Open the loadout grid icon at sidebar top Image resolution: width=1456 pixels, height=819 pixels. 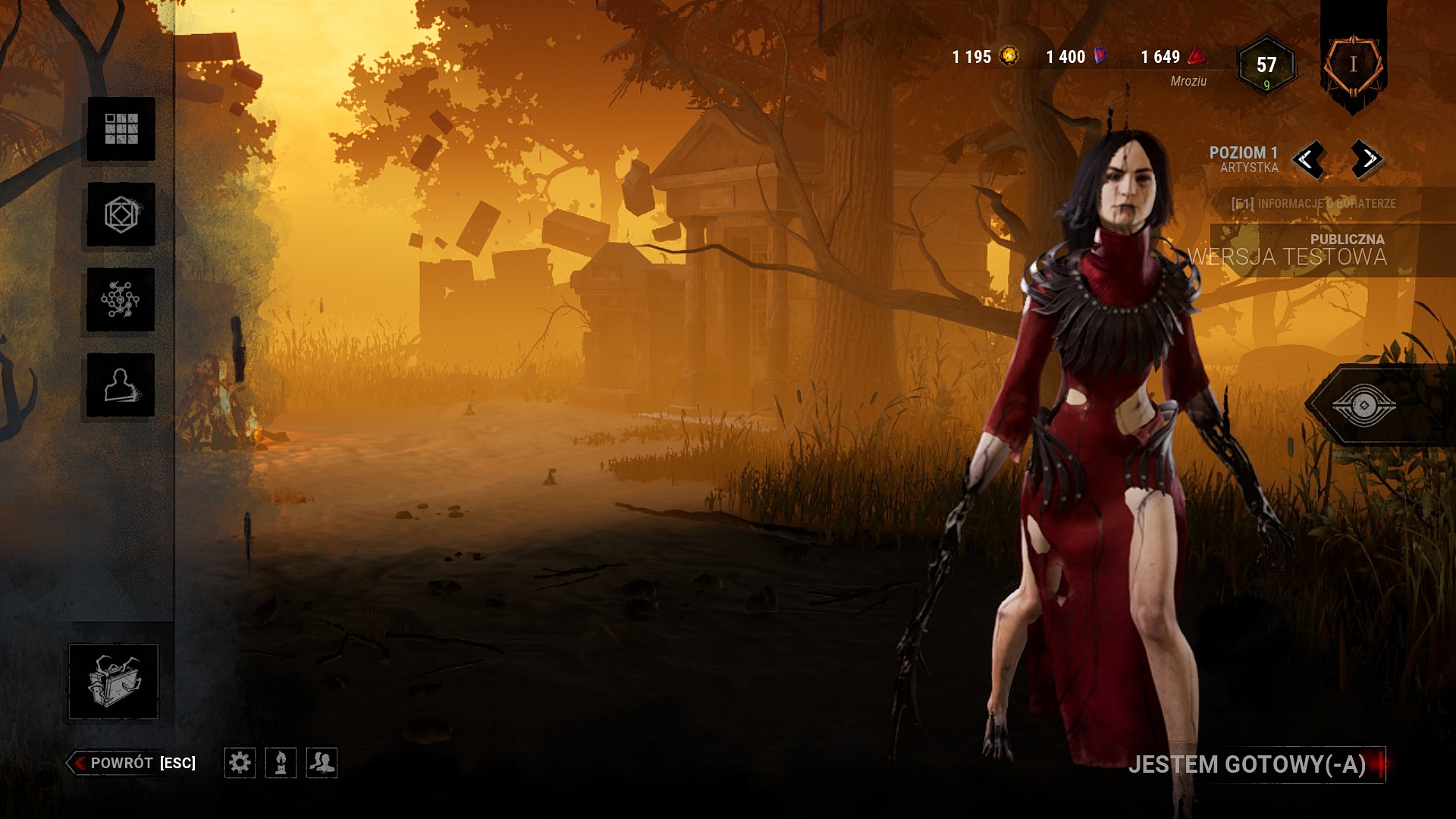pyautogui.click(x=121, y=130)
